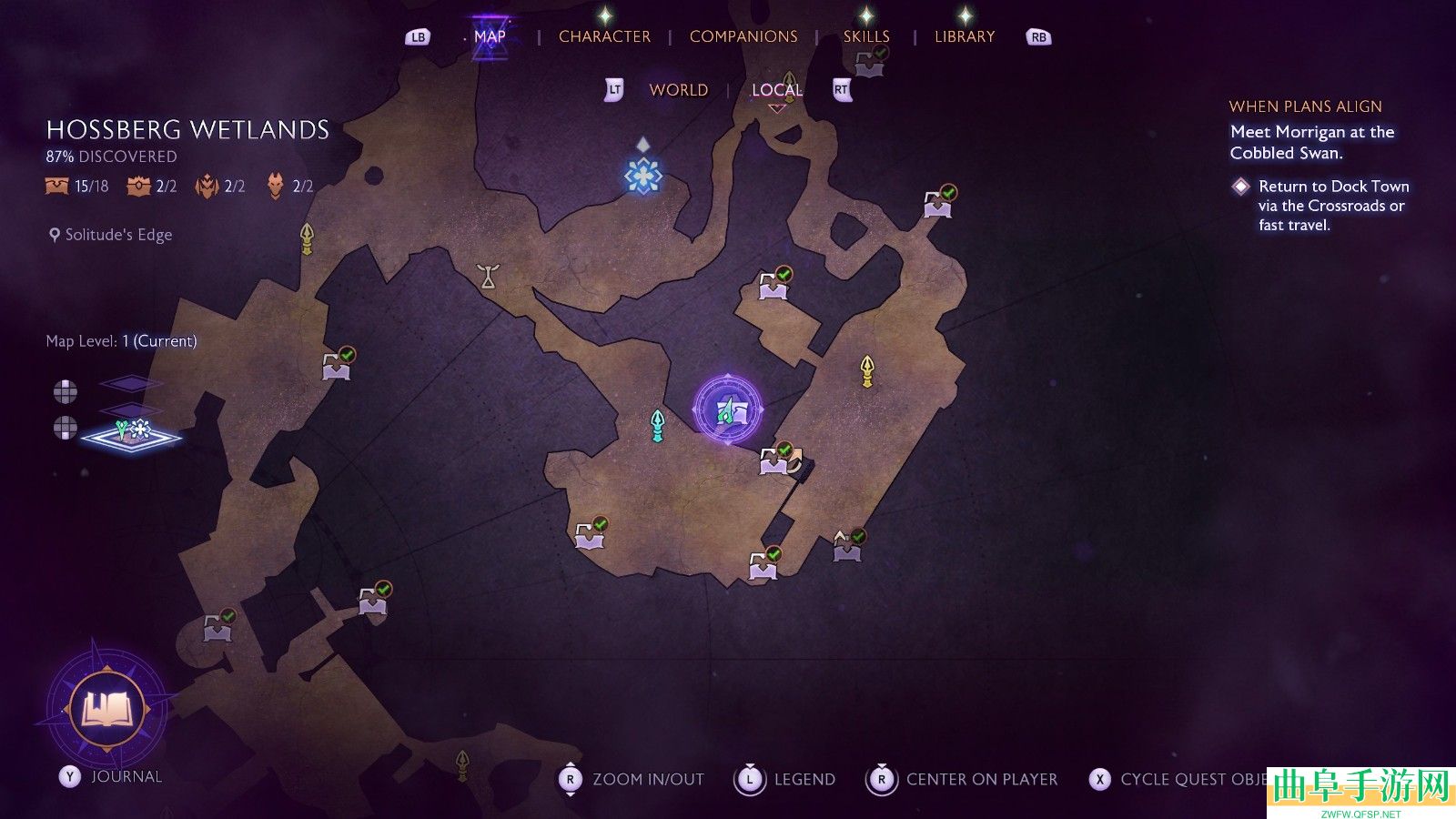Go to the Skills tab
1456x819 pixels.
865,36
